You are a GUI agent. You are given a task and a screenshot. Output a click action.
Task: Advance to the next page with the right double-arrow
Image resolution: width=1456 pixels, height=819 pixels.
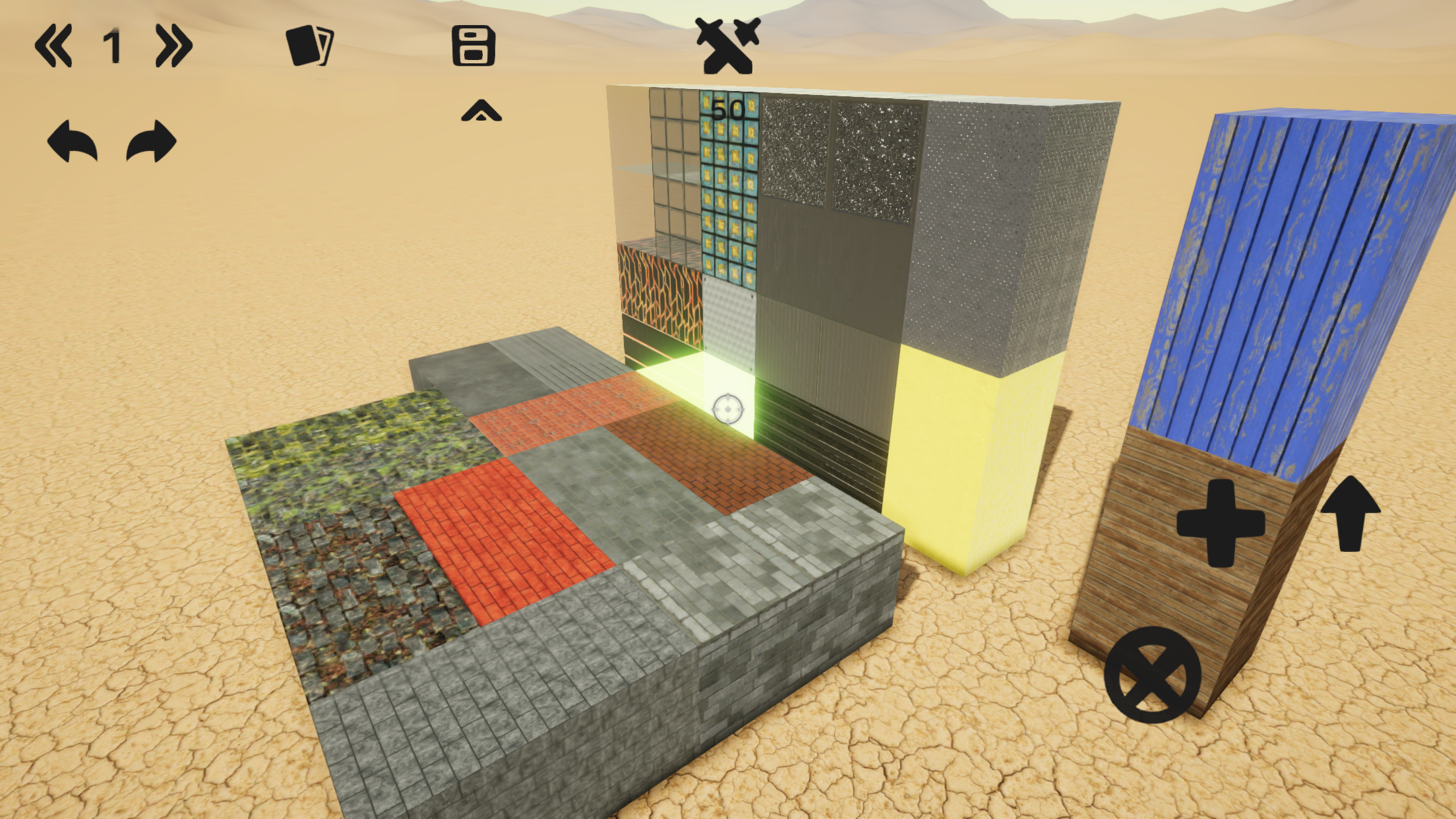pyautogui.click(x=173, y=46)
